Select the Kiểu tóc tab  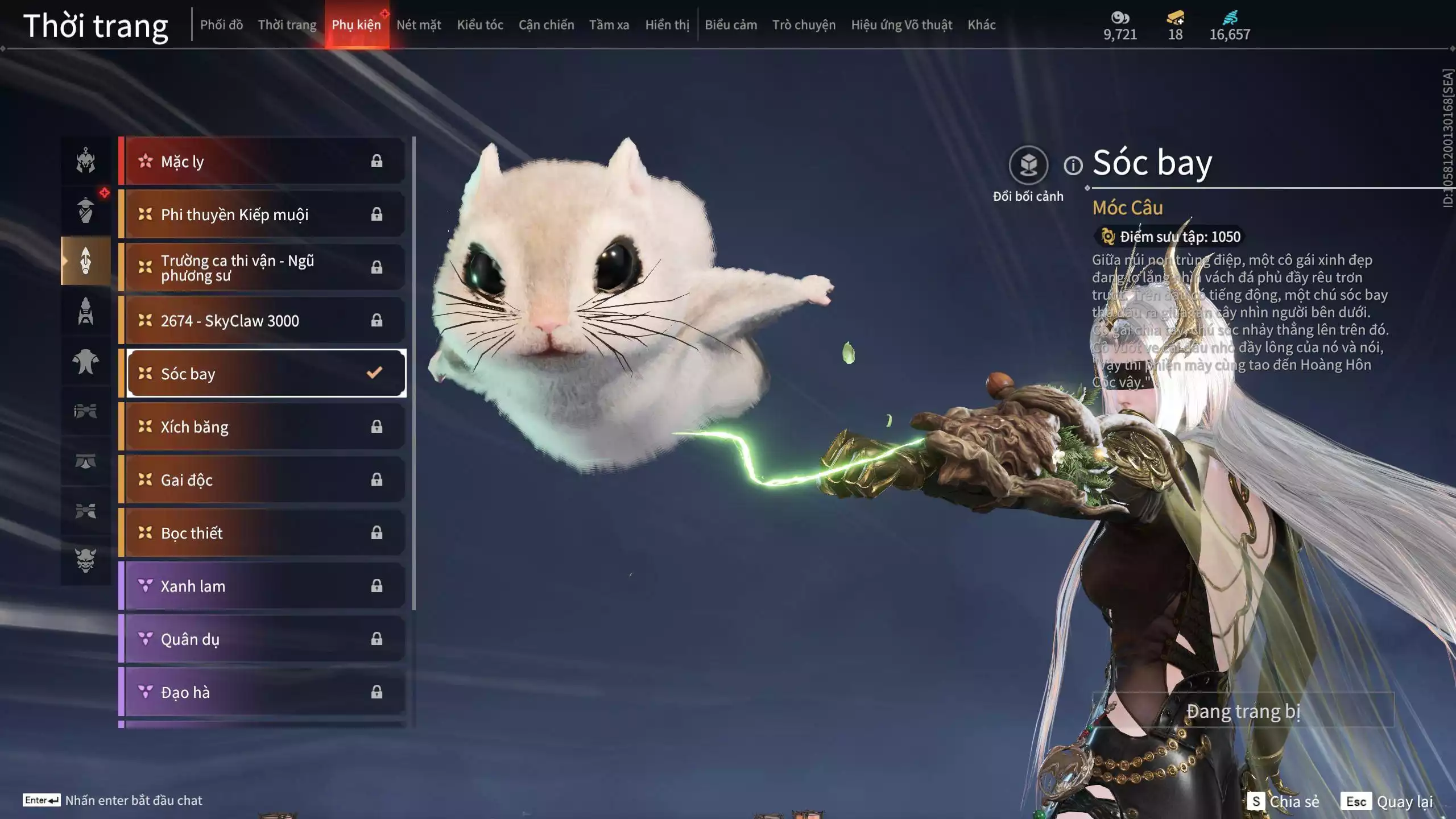coord(480,25)
